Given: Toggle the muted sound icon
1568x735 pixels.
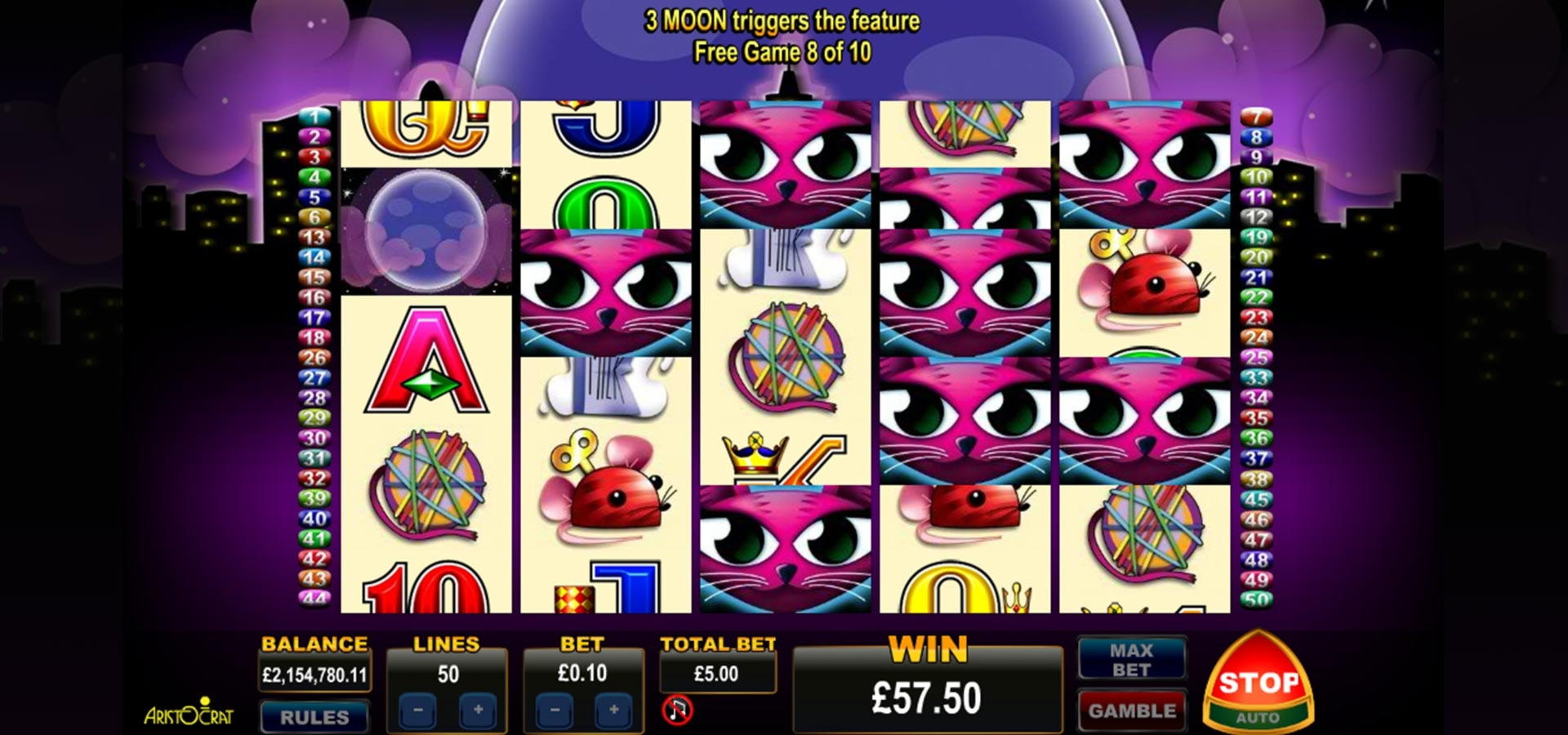Looking at the screenshot, I should (677, 710).
